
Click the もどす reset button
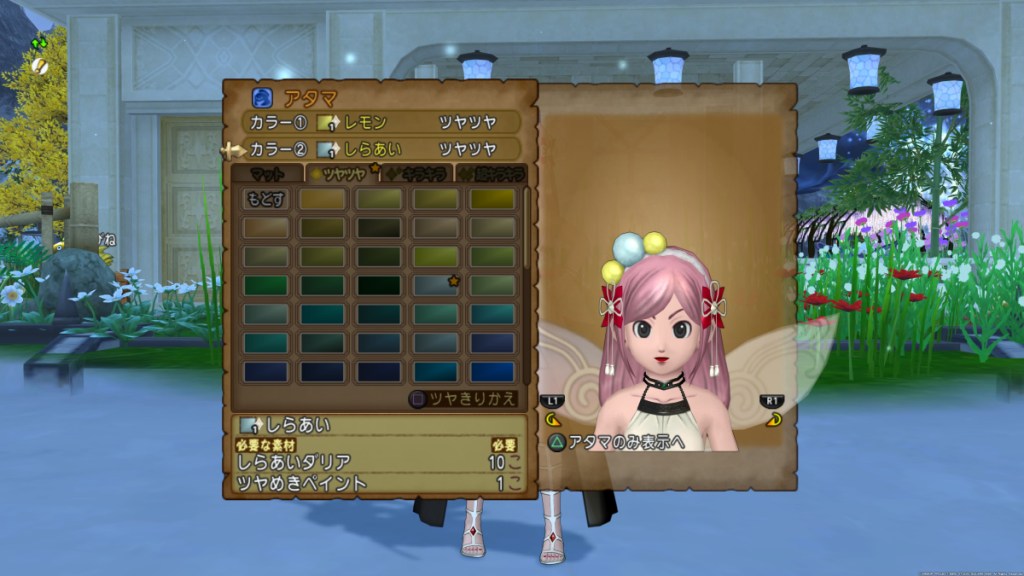[265, 199]
